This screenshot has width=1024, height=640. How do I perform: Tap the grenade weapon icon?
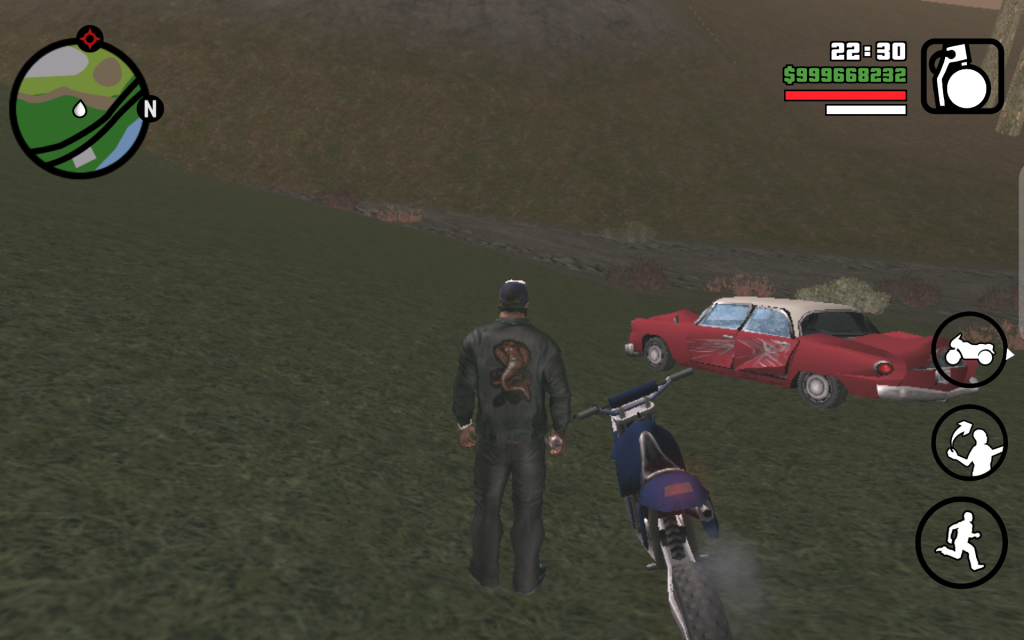(x=961, y=76)
